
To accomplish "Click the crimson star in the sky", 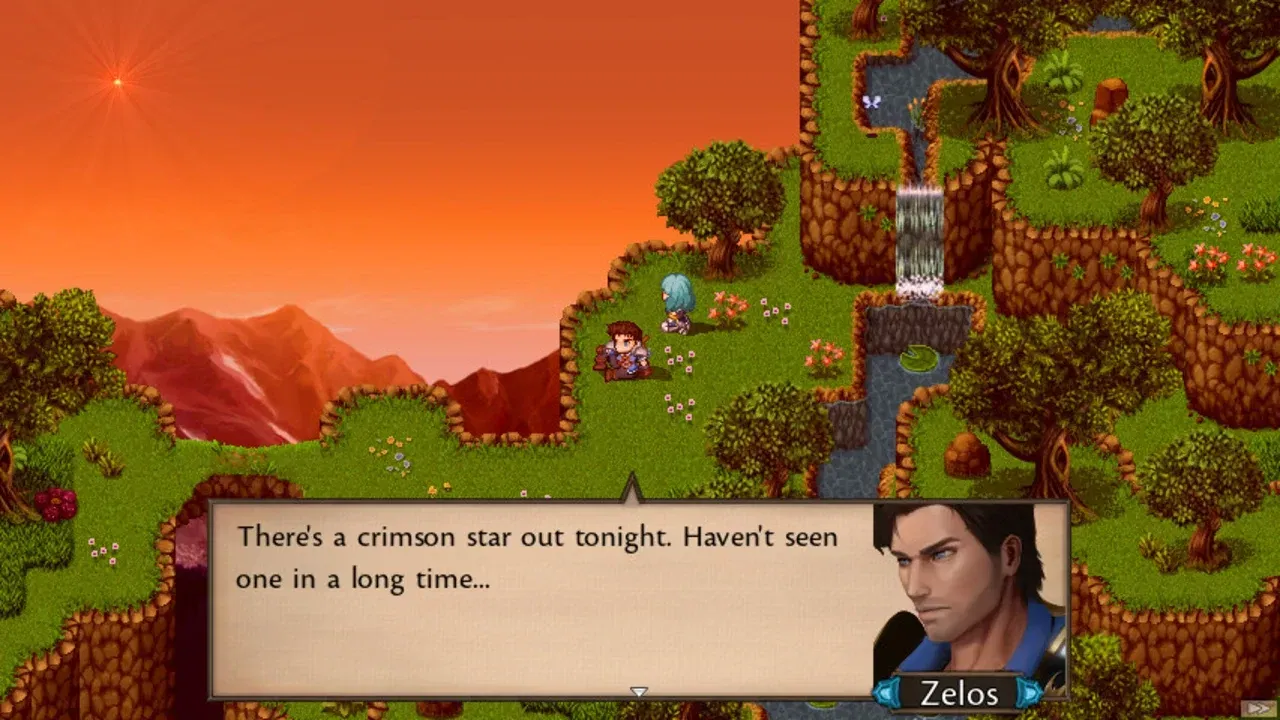I will tap(115, 82).
